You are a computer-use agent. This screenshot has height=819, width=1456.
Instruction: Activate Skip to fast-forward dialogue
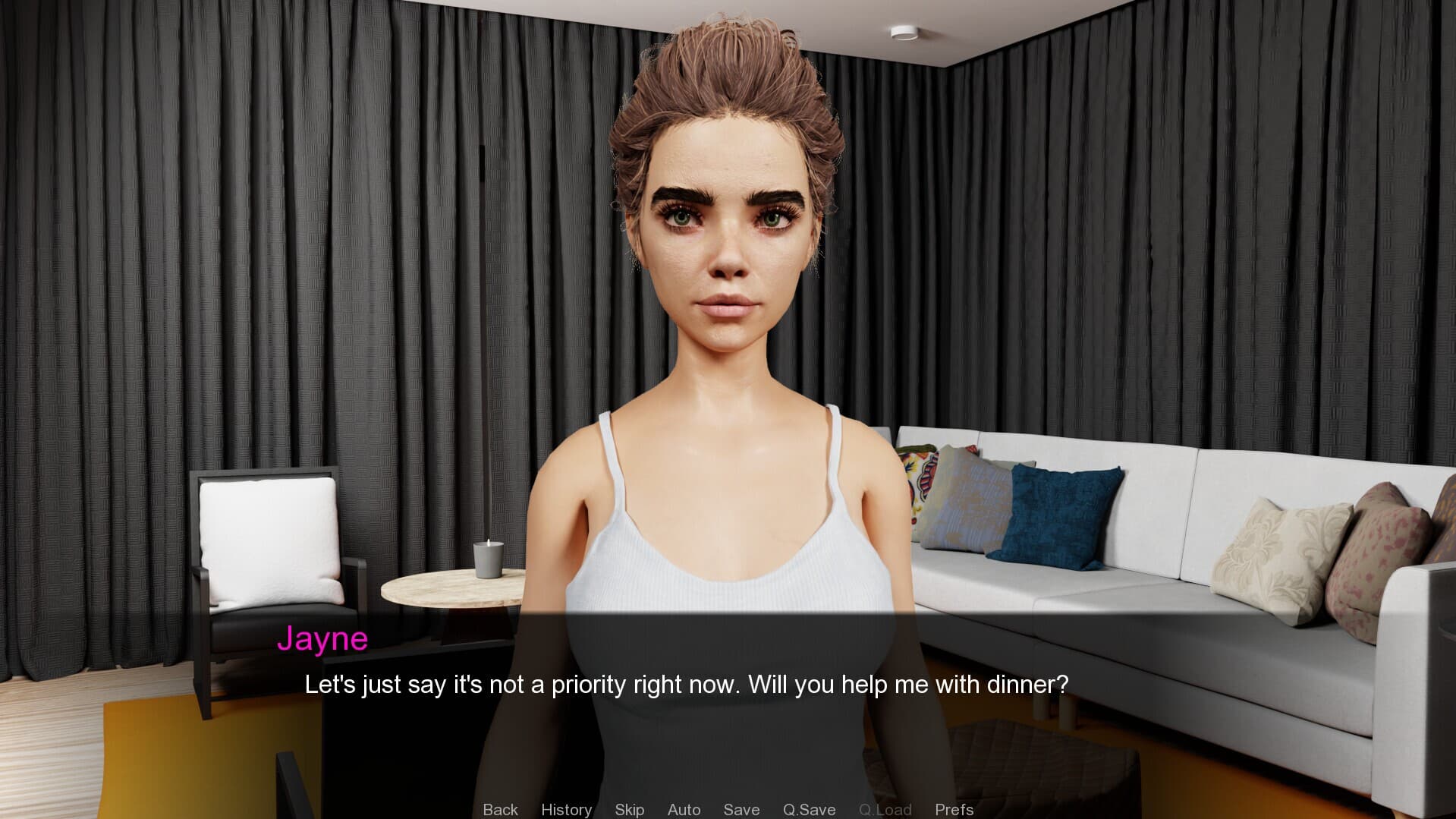pyautogui.click(x=629, y=809)
